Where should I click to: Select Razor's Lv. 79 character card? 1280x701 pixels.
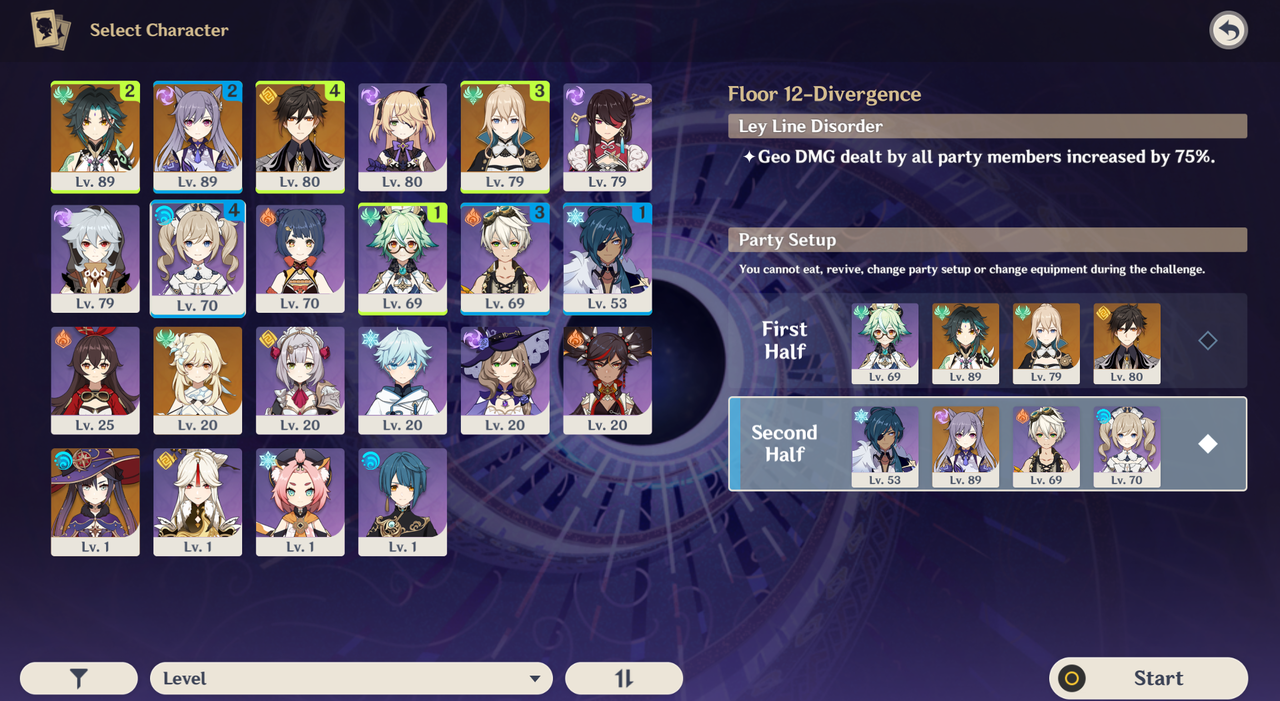click(x=95, y=259)
